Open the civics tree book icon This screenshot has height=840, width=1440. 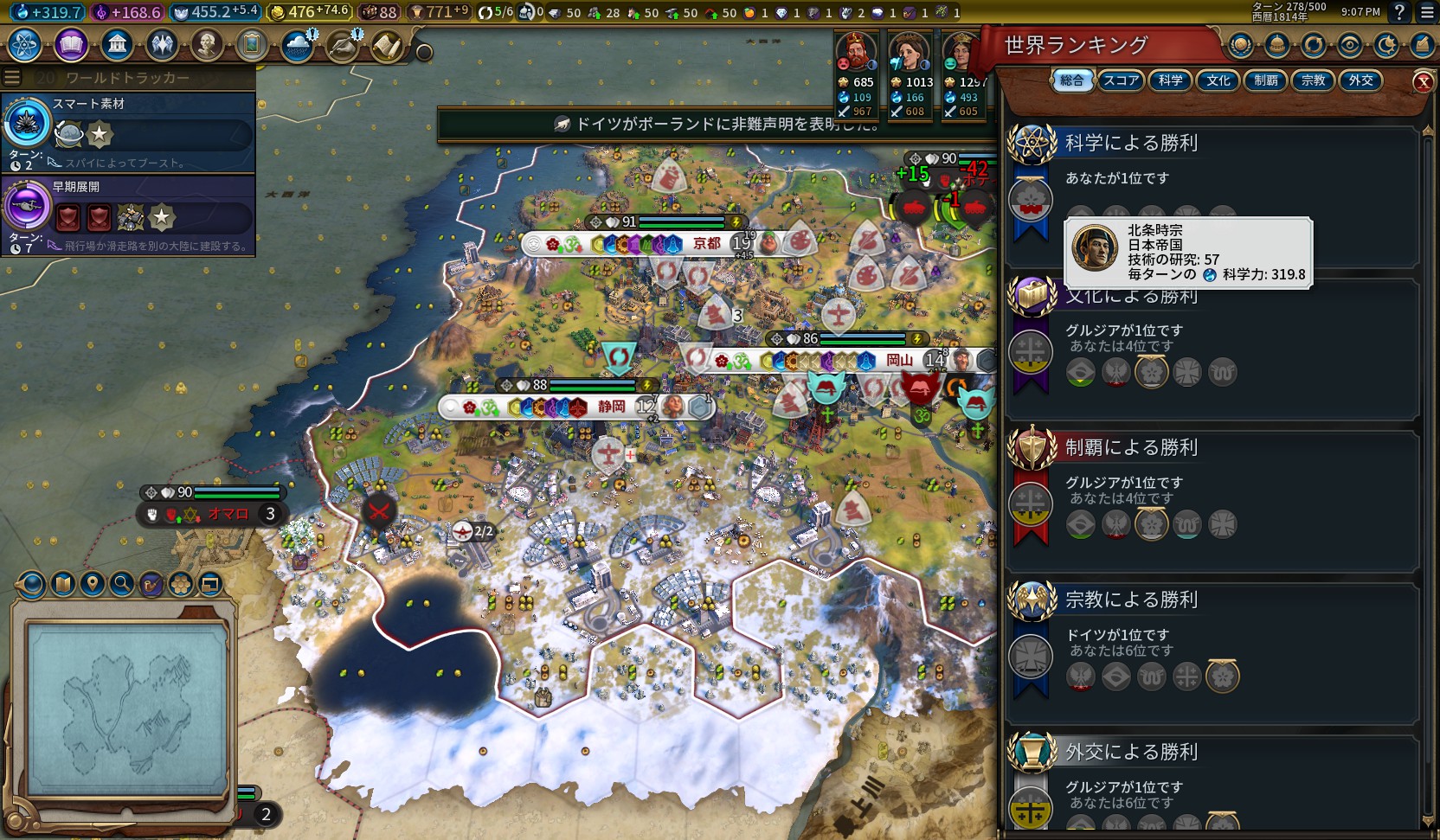click(71, 44)
